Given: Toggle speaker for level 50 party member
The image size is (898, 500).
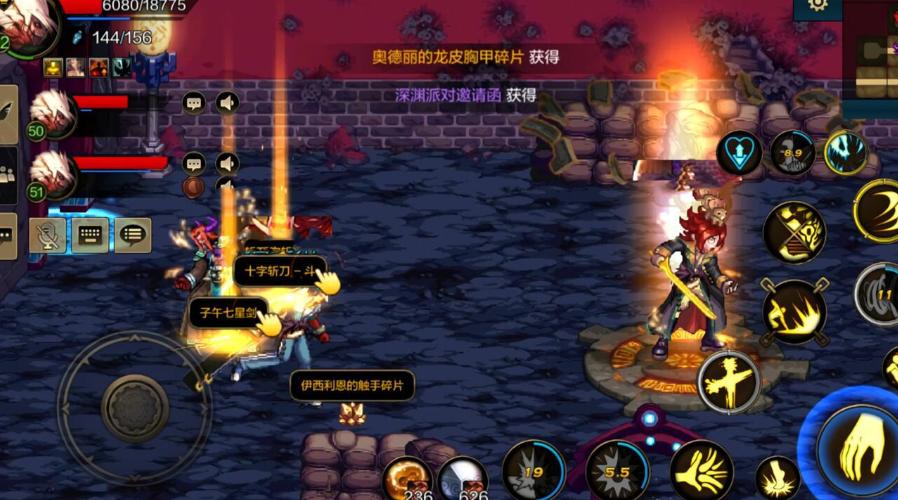Looking at the screenshot, I should [228, 102].
